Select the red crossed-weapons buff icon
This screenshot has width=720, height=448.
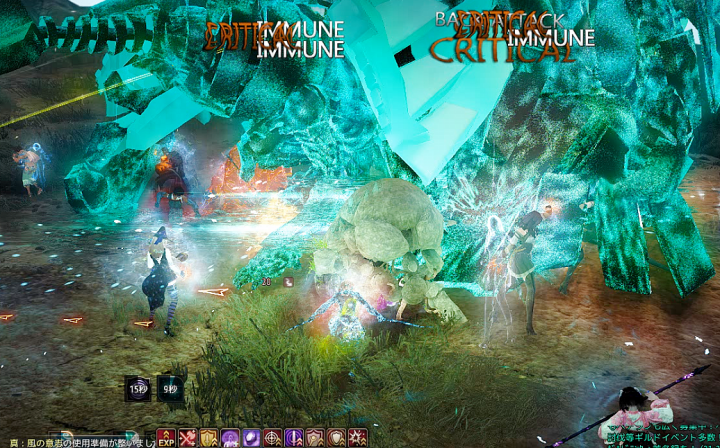[x=187, y=438]
